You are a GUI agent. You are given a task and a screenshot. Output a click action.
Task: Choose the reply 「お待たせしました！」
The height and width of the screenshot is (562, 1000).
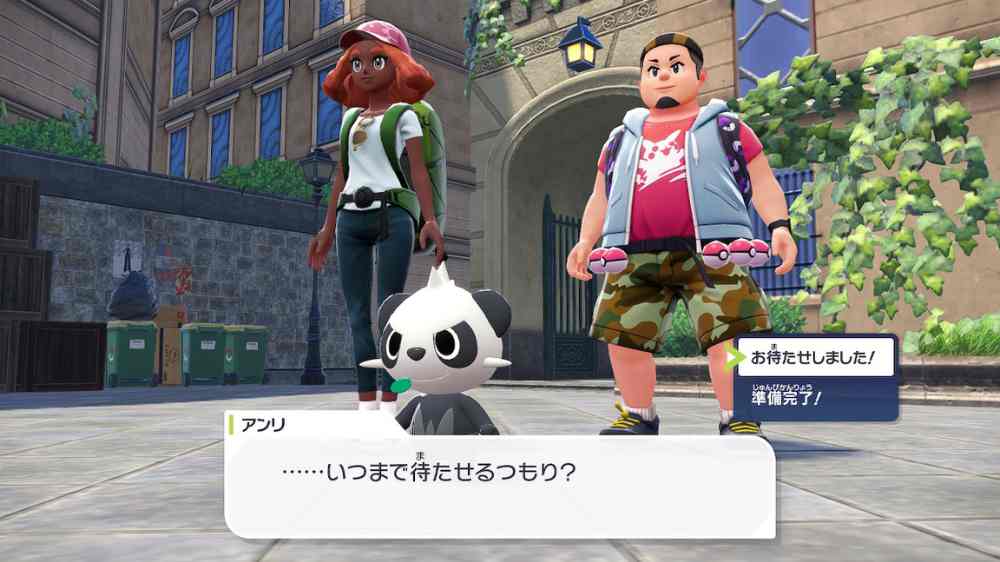click(x=814, y=357)
